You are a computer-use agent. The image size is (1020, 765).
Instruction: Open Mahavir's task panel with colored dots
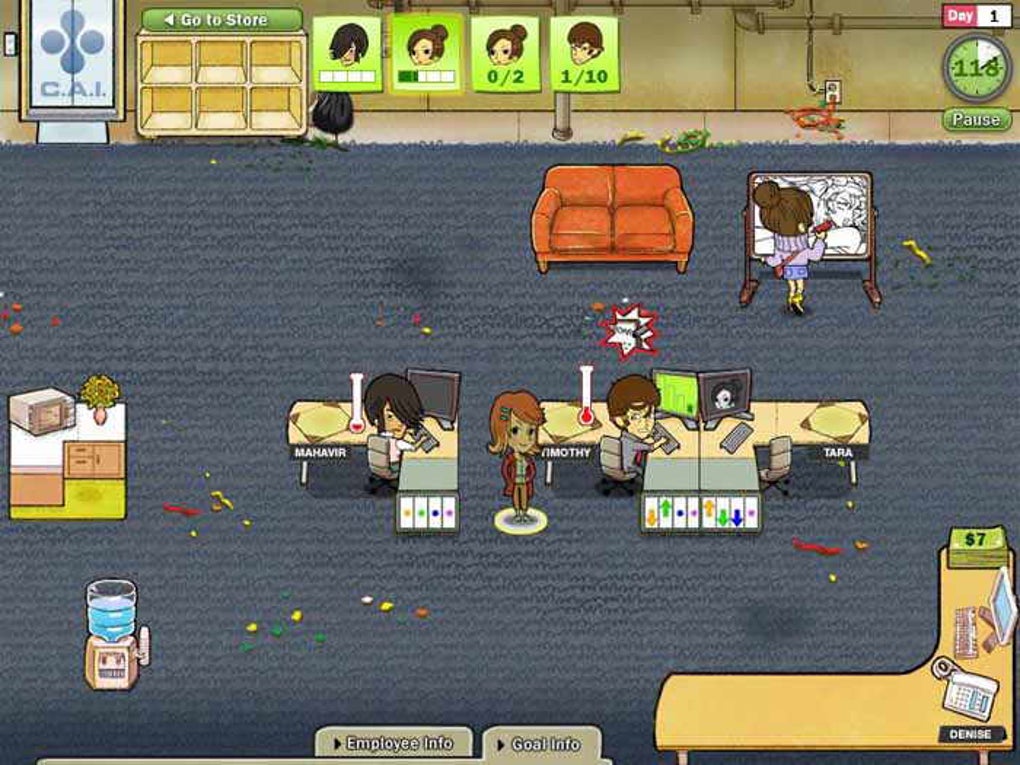pyautogui.click(x=427, y=513)
